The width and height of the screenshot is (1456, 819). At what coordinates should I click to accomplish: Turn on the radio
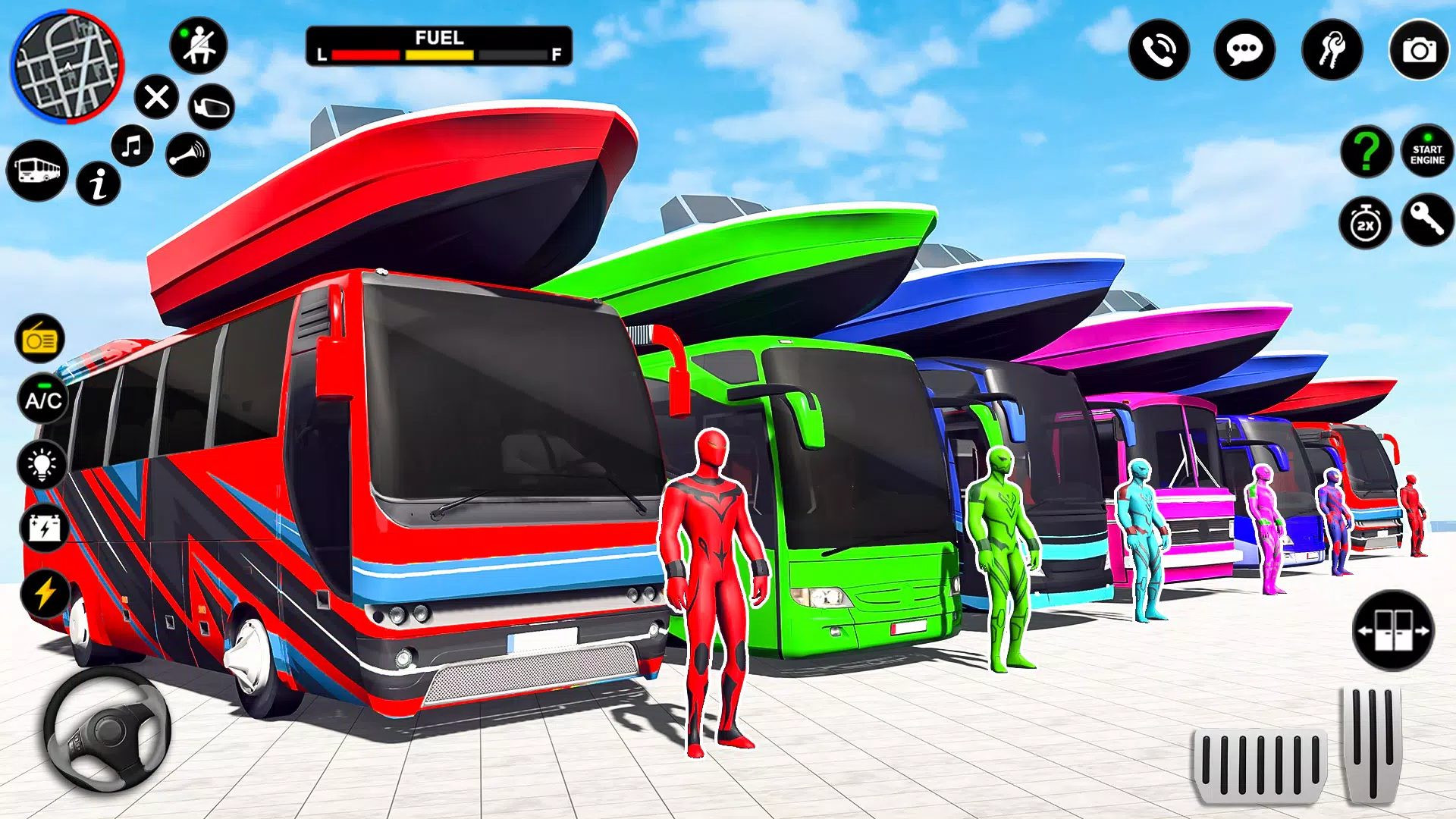pyautogui.click(x=40, y=339)
